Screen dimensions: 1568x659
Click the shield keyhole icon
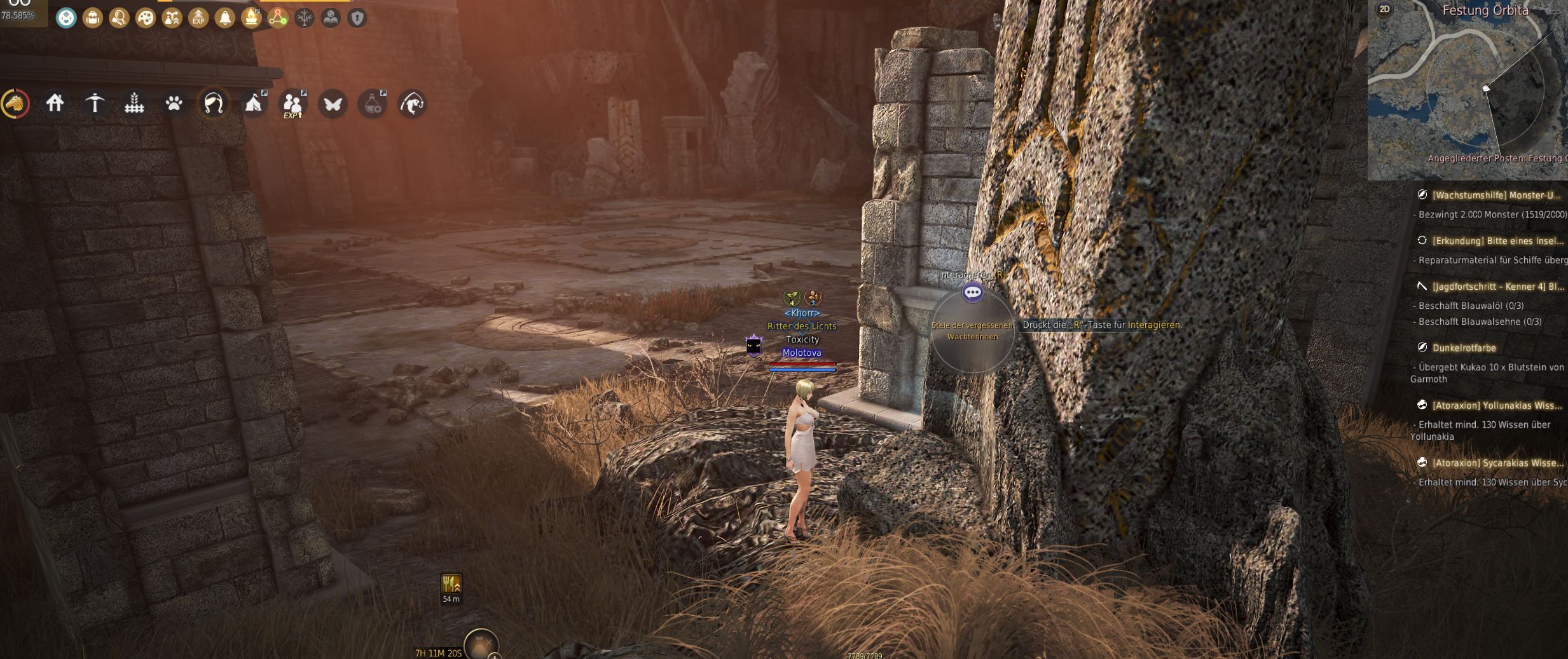(357, 18)
